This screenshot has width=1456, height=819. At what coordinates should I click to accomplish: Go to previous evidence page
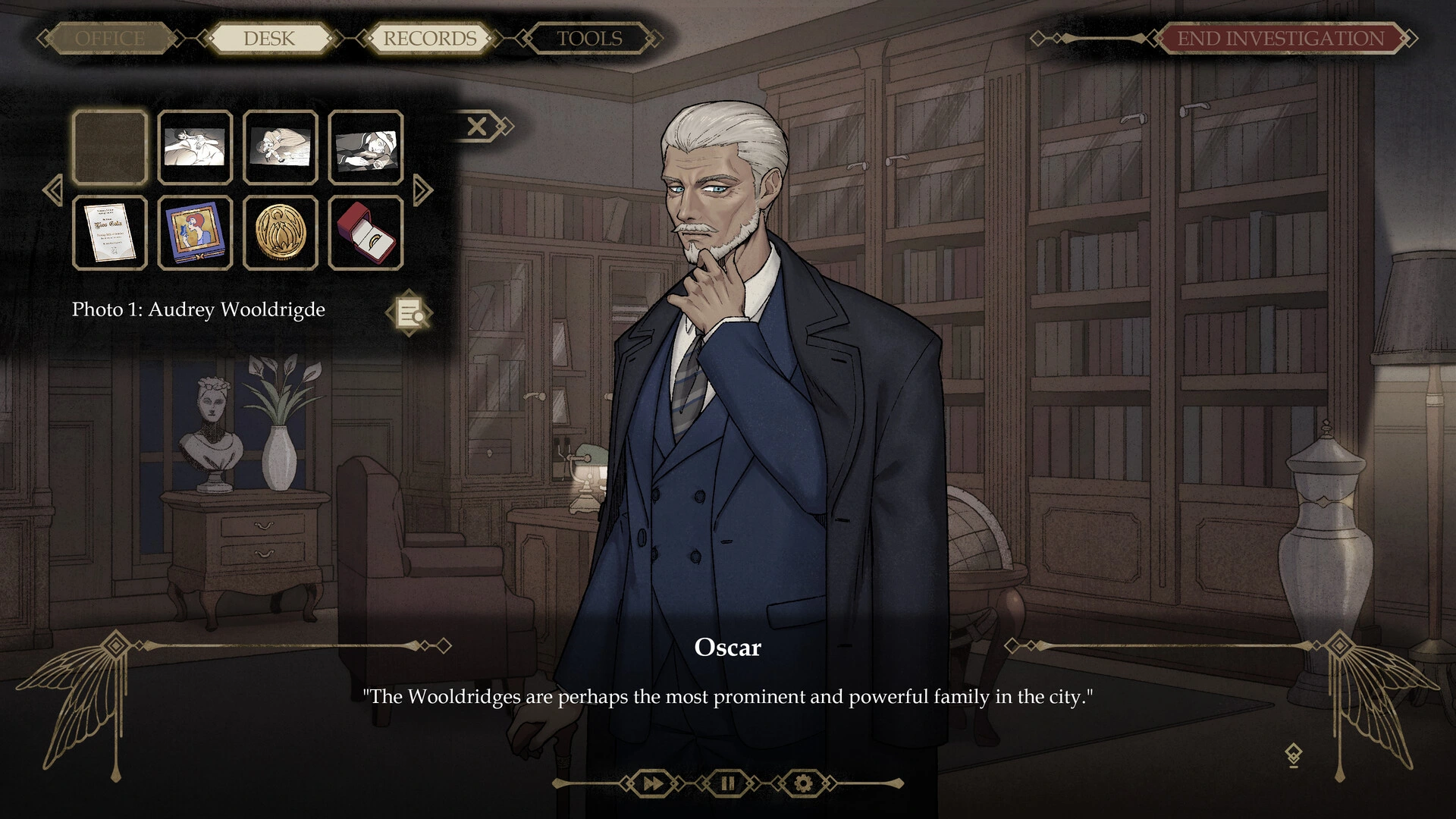tap(53, 190)
